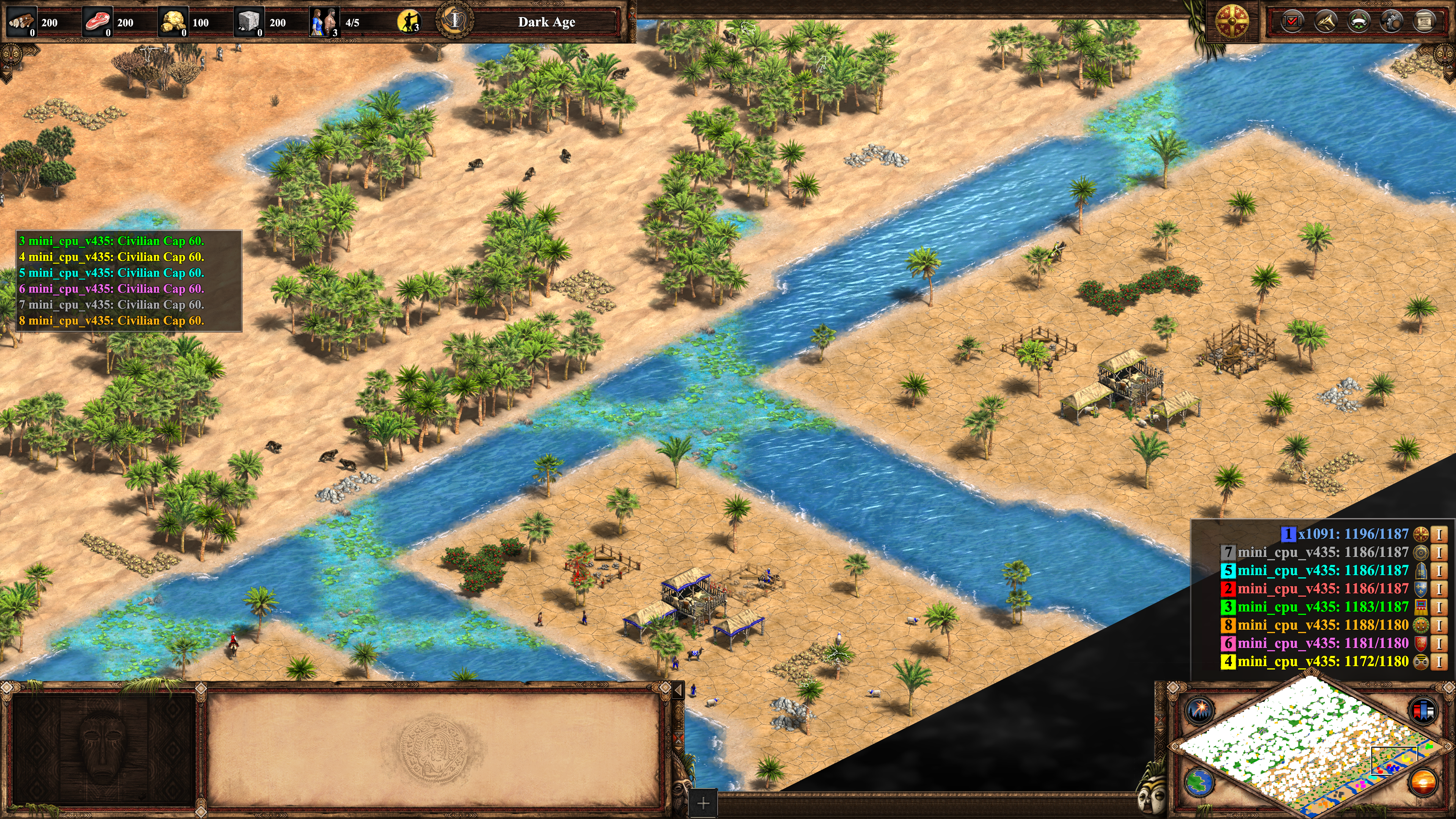The width and height of the screenshot is (1456, 819).
Task: Click the minimap sunset button
Action: pyautogui.click(x=1423, y=782)
